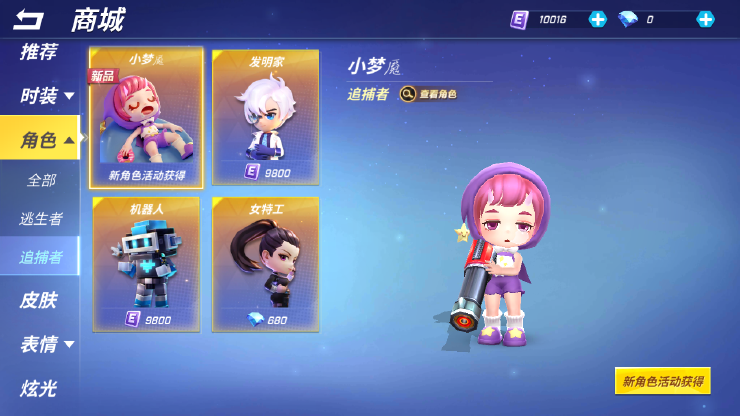Go back using the return arrow
This screenshot has height=416, width=740.
28,19
